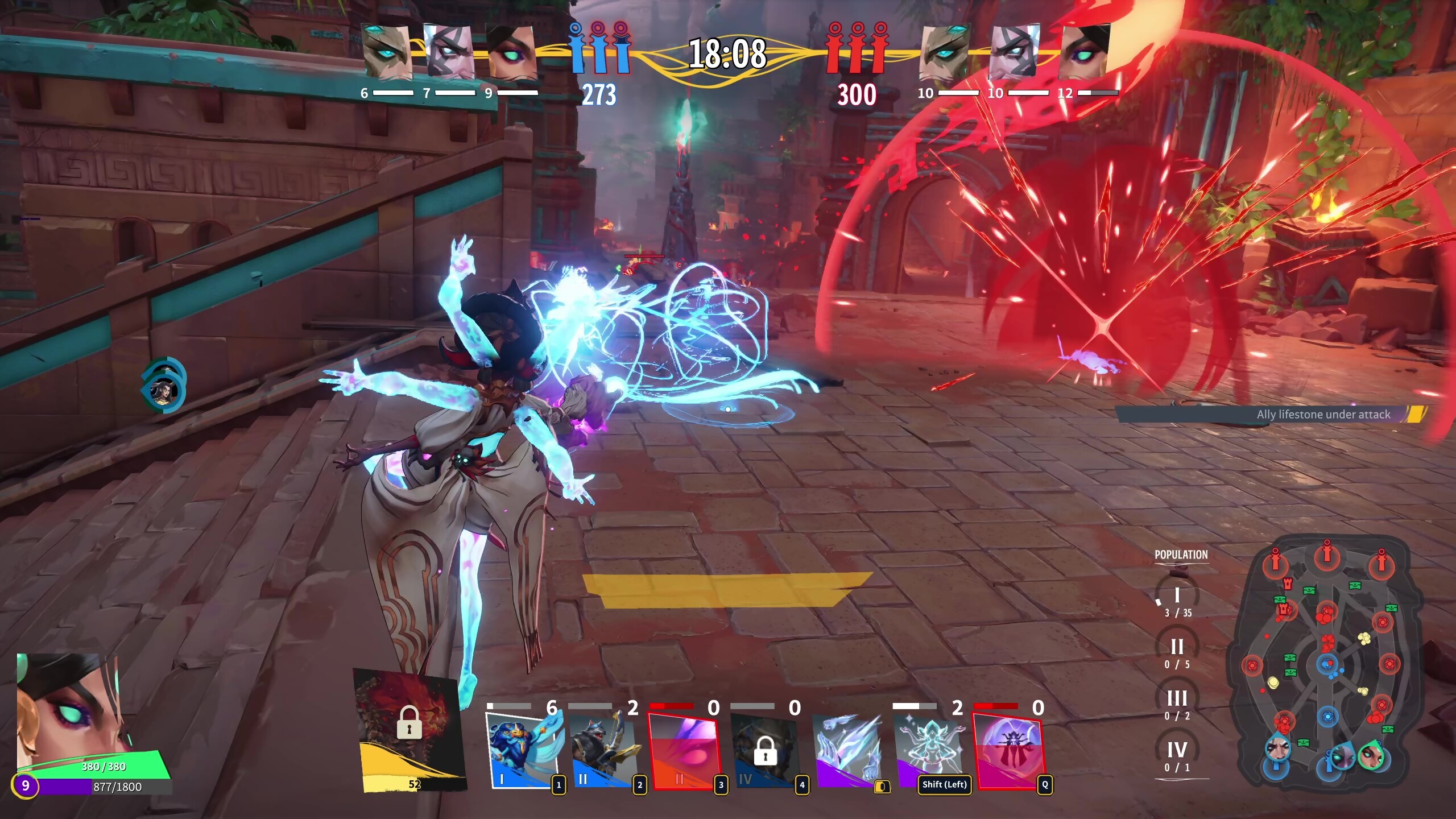Select the blue fairy tier I minion card
The height and width of the screenshot is (819, 1456).
[x=520, y=750]
